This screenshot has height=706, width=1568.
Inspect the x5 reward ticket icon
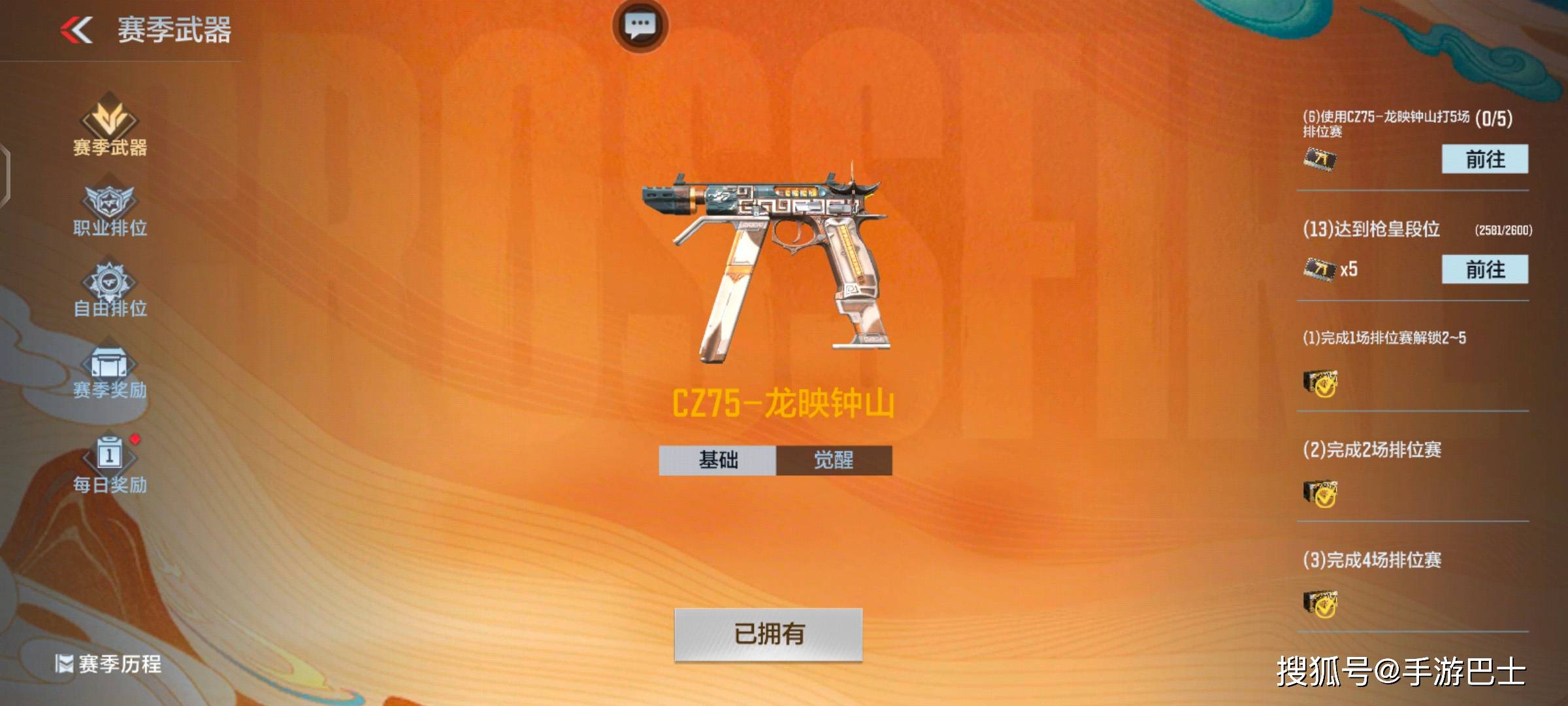(1320, 269)
